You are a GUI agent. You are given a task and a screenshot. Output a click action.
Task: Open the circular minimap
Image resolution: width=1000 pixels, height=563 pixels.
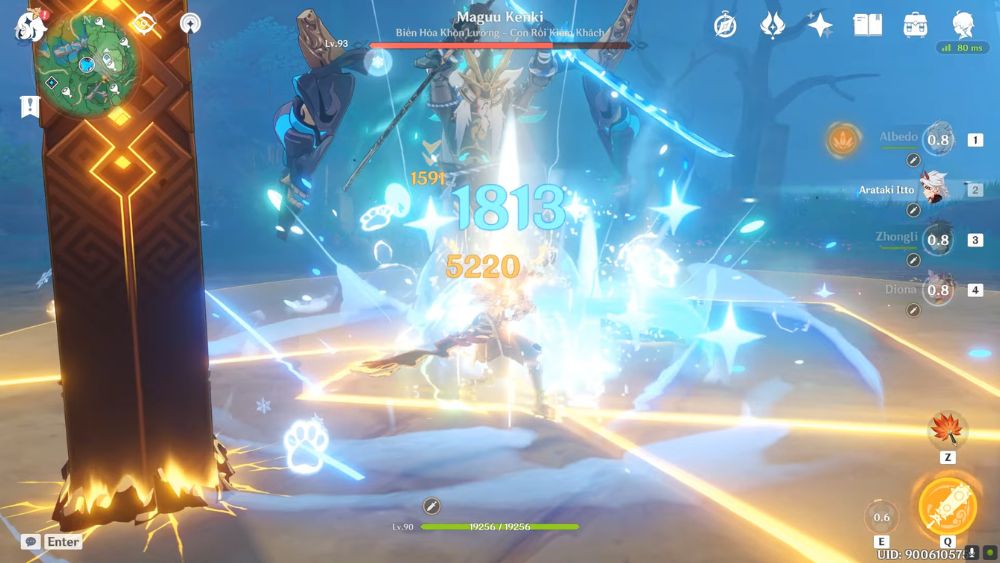tap(88, 65)
